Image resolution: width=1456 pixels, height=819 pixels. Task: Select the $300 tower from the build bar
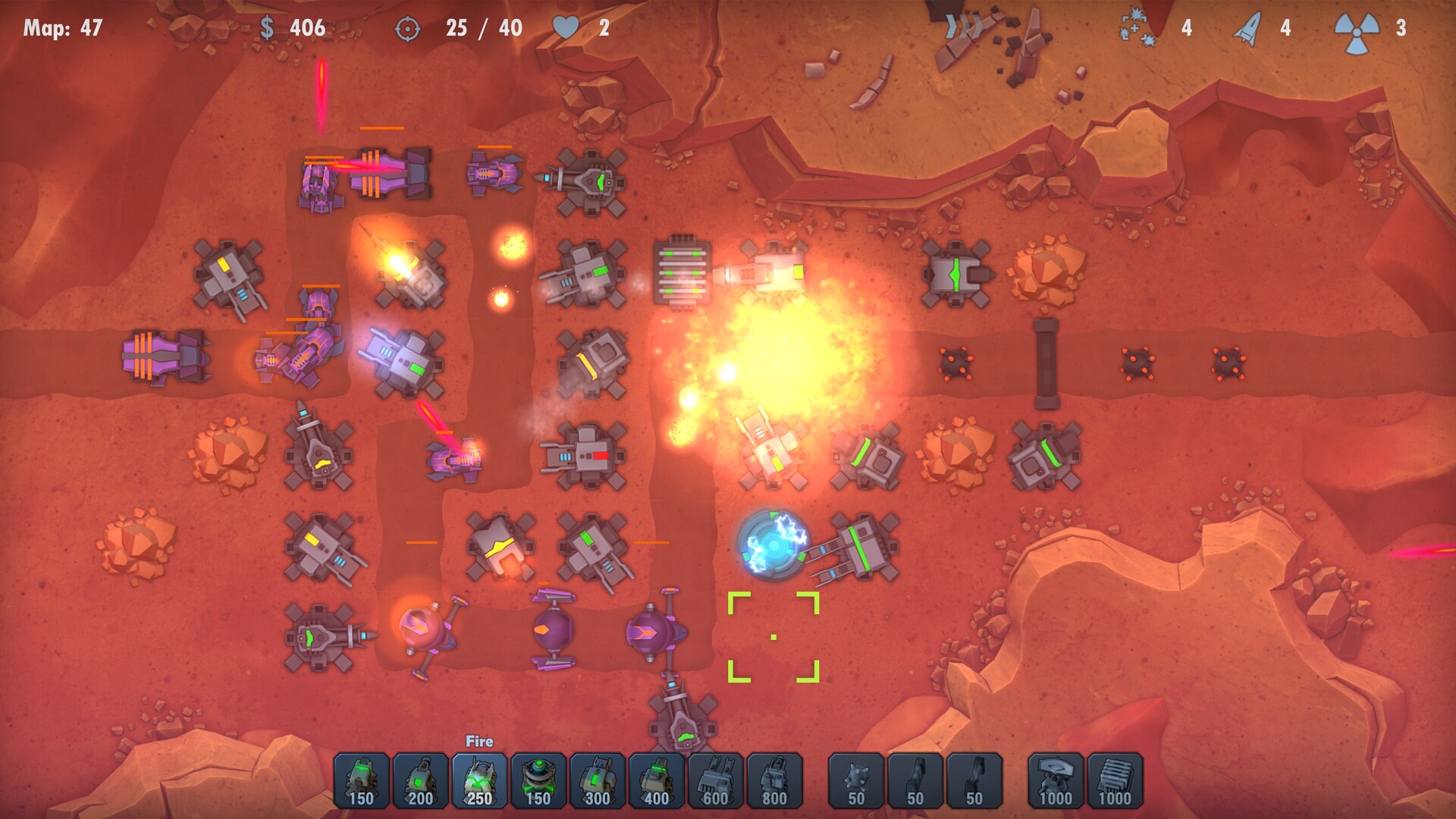tap(598, 781)
